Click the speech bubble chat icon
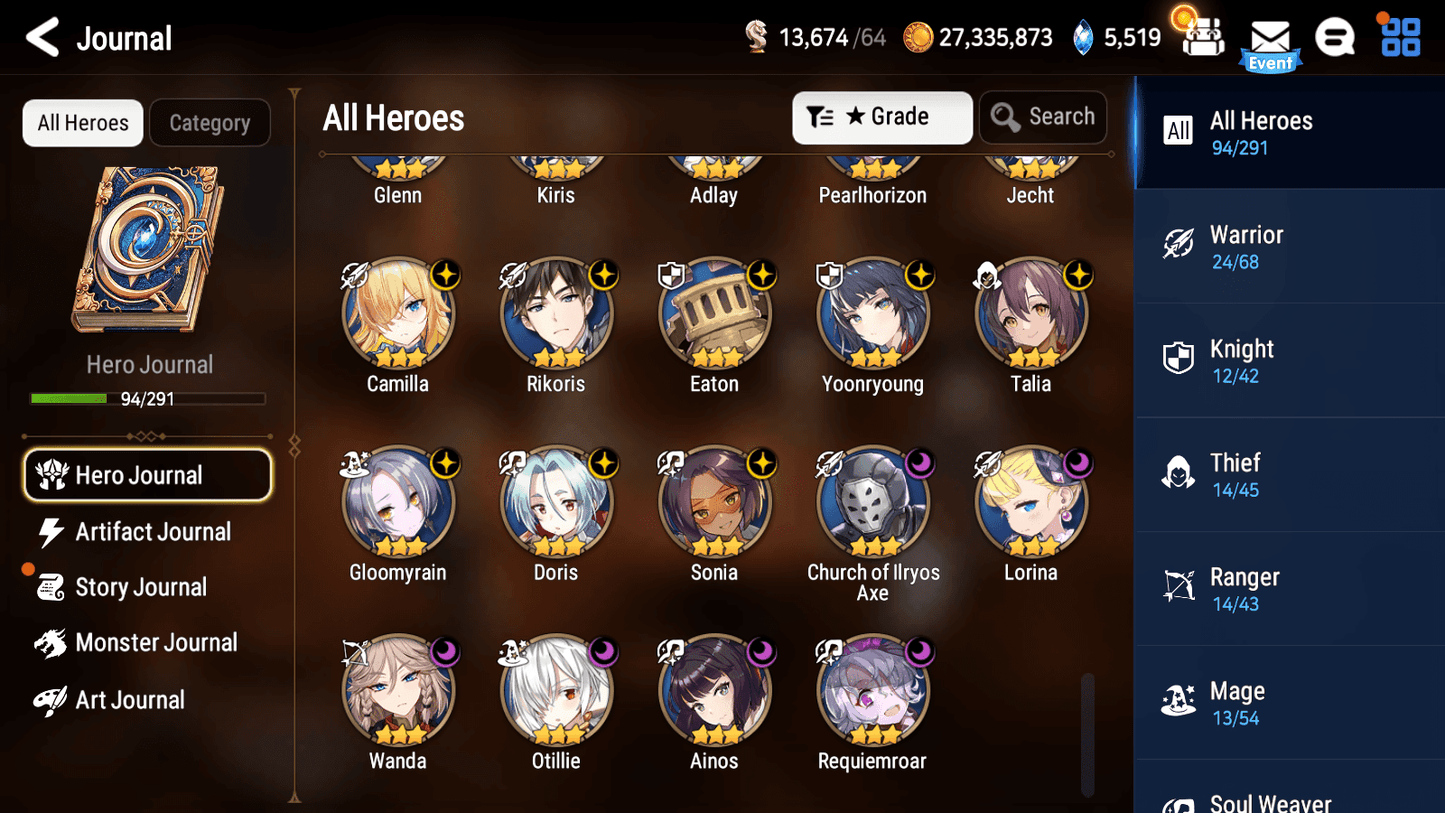Screen dimensions: 1445x813 pyautogui.click(x=1335, y=37)
